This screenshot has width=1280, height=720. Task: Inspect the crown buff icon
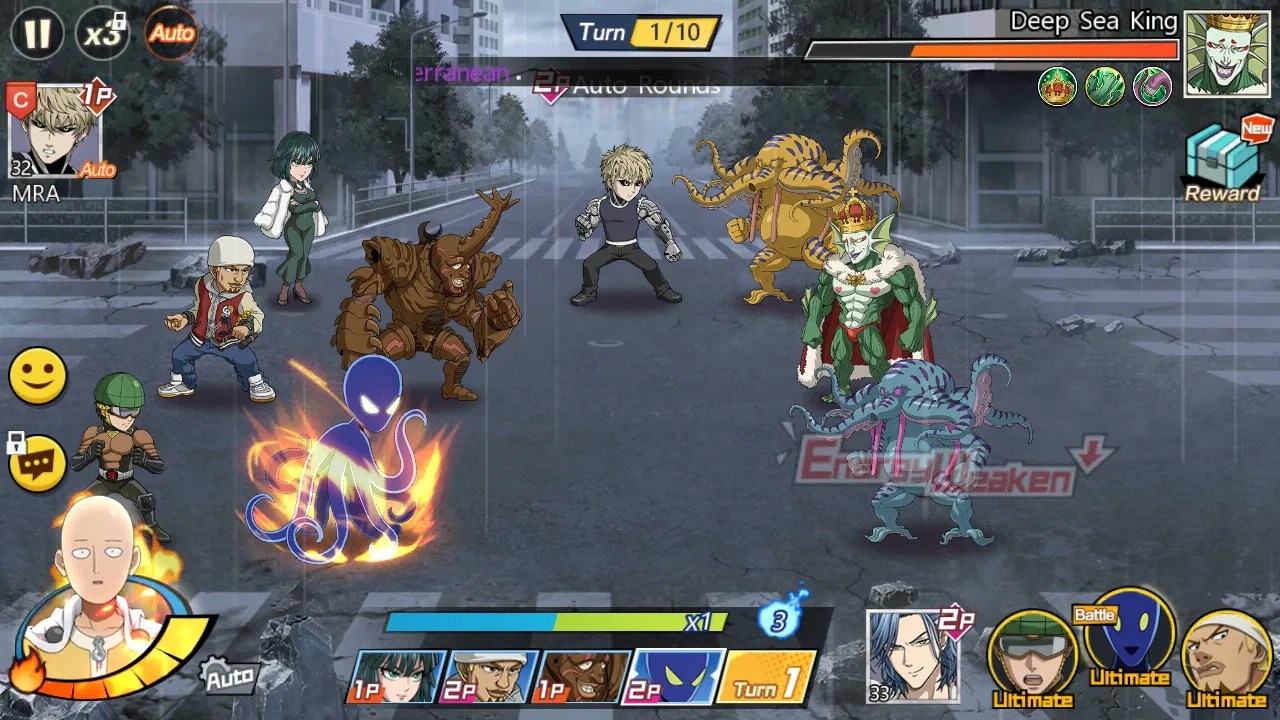tap(1057, 86)
